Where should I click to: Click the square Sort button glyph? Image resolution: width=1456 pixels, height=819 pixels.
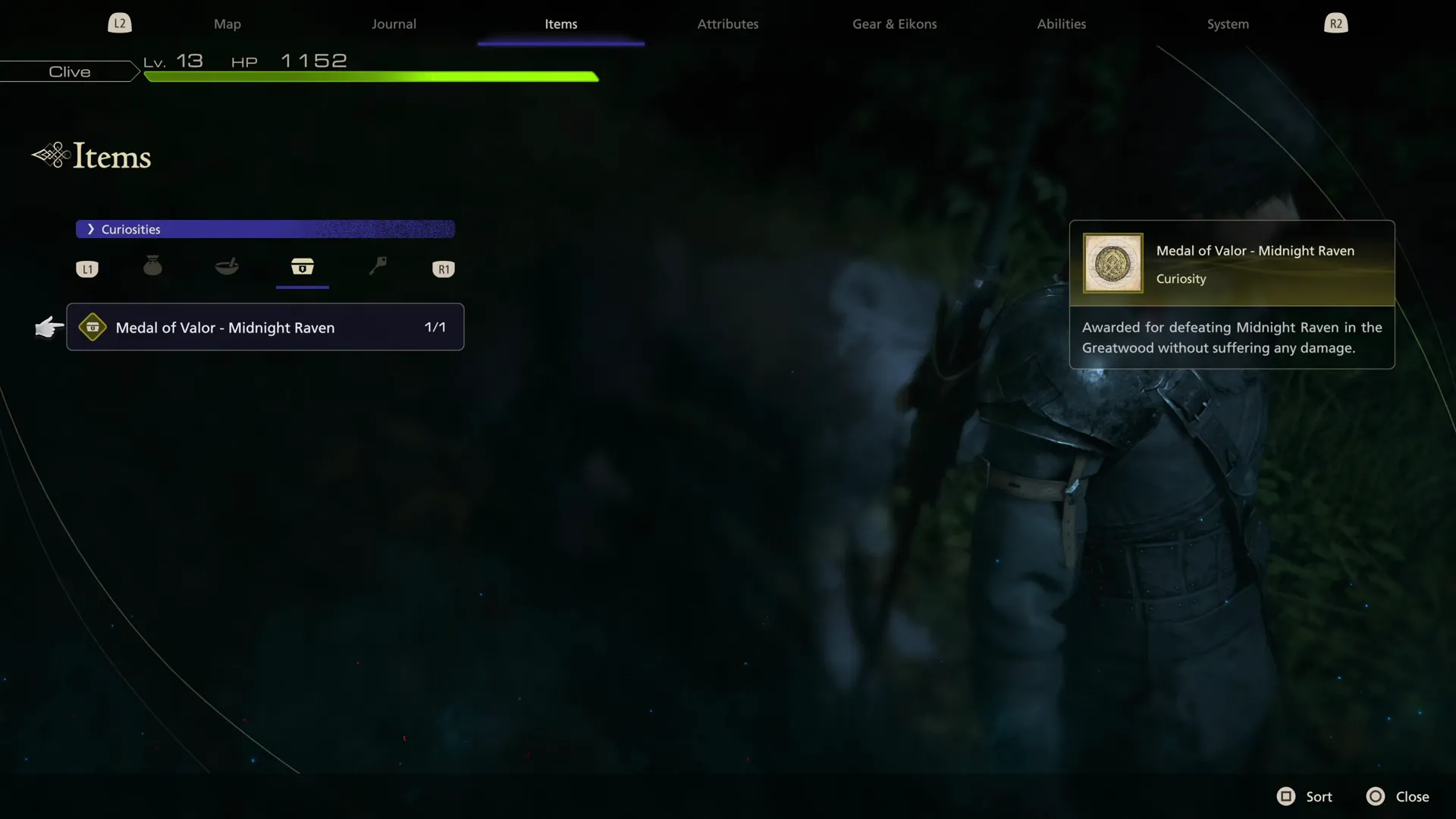(x=1286, y=796)
